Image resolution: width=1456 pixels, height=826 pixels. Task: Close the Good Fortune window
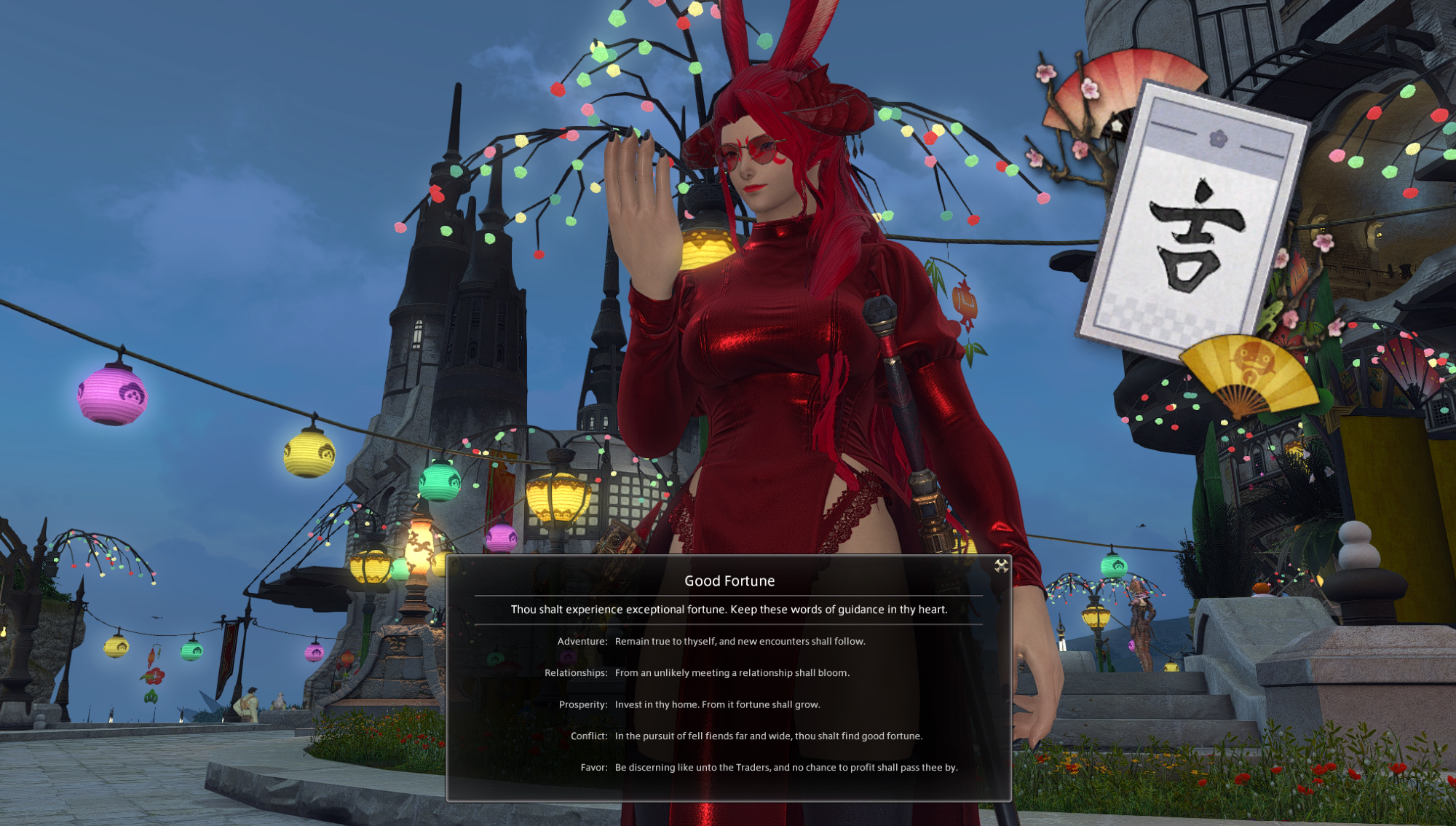point(1001,566)
